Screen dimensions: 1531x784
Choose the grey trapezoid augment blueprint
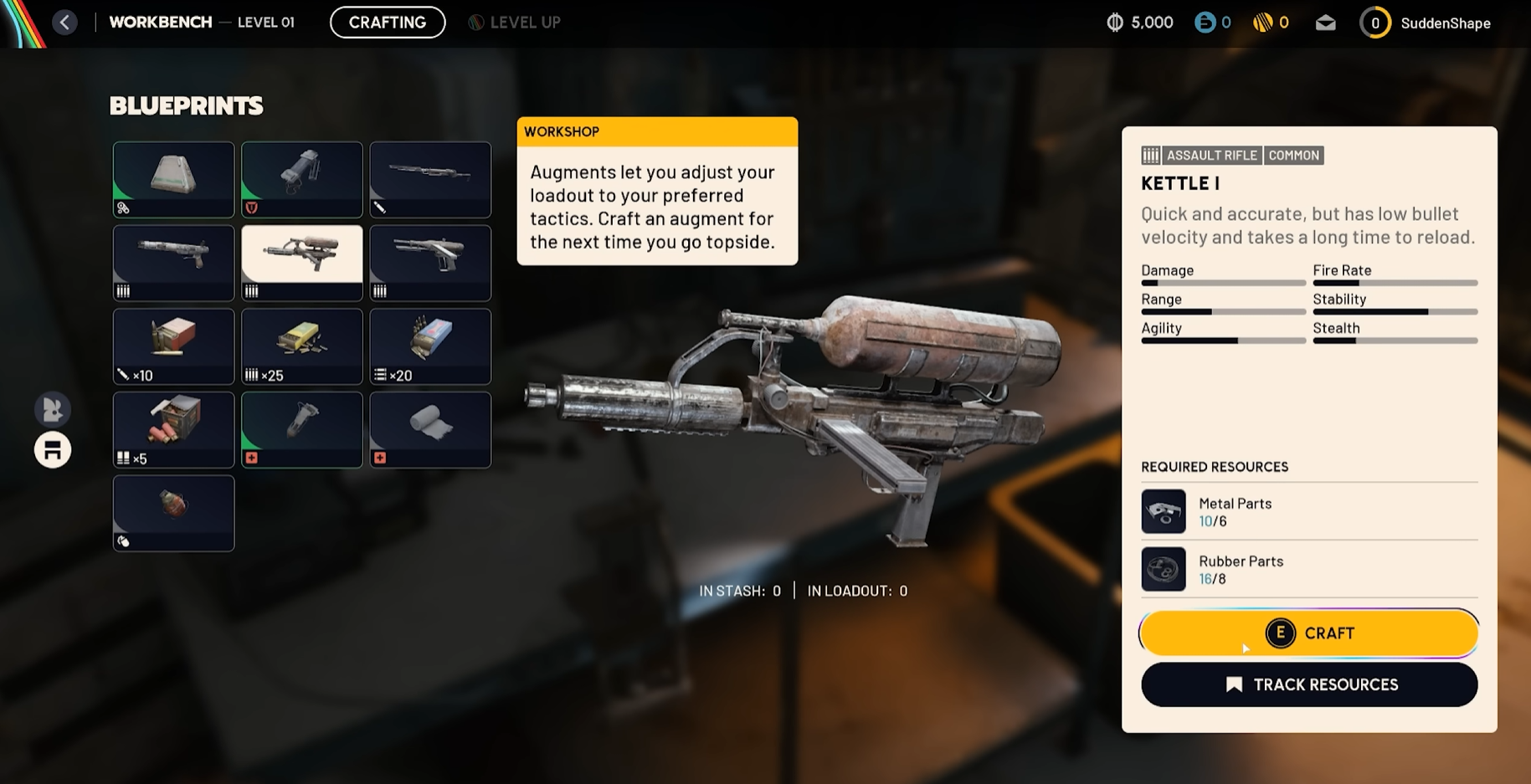173,179
